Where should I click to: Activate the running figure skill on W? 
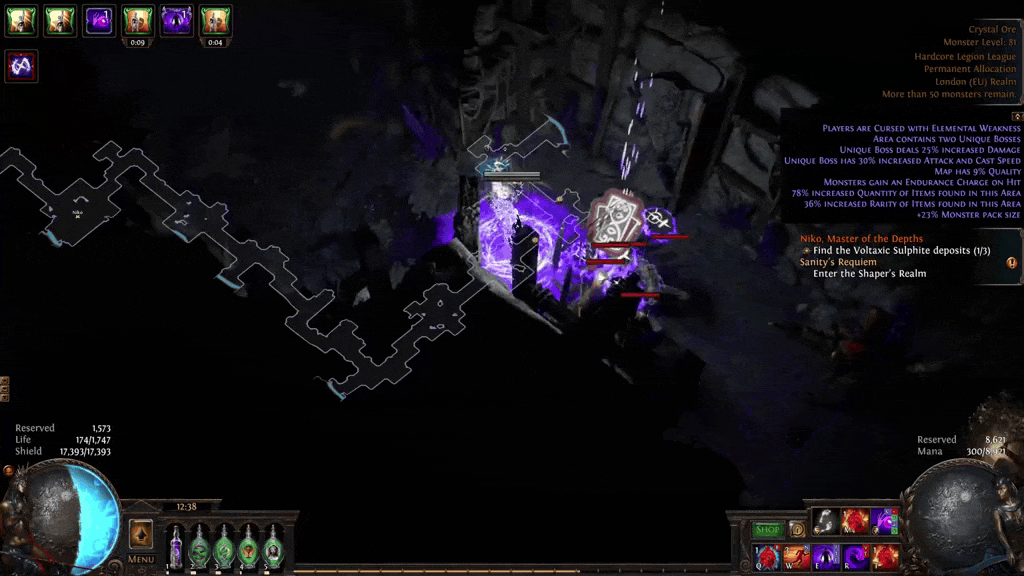click(x=796, y=556)
